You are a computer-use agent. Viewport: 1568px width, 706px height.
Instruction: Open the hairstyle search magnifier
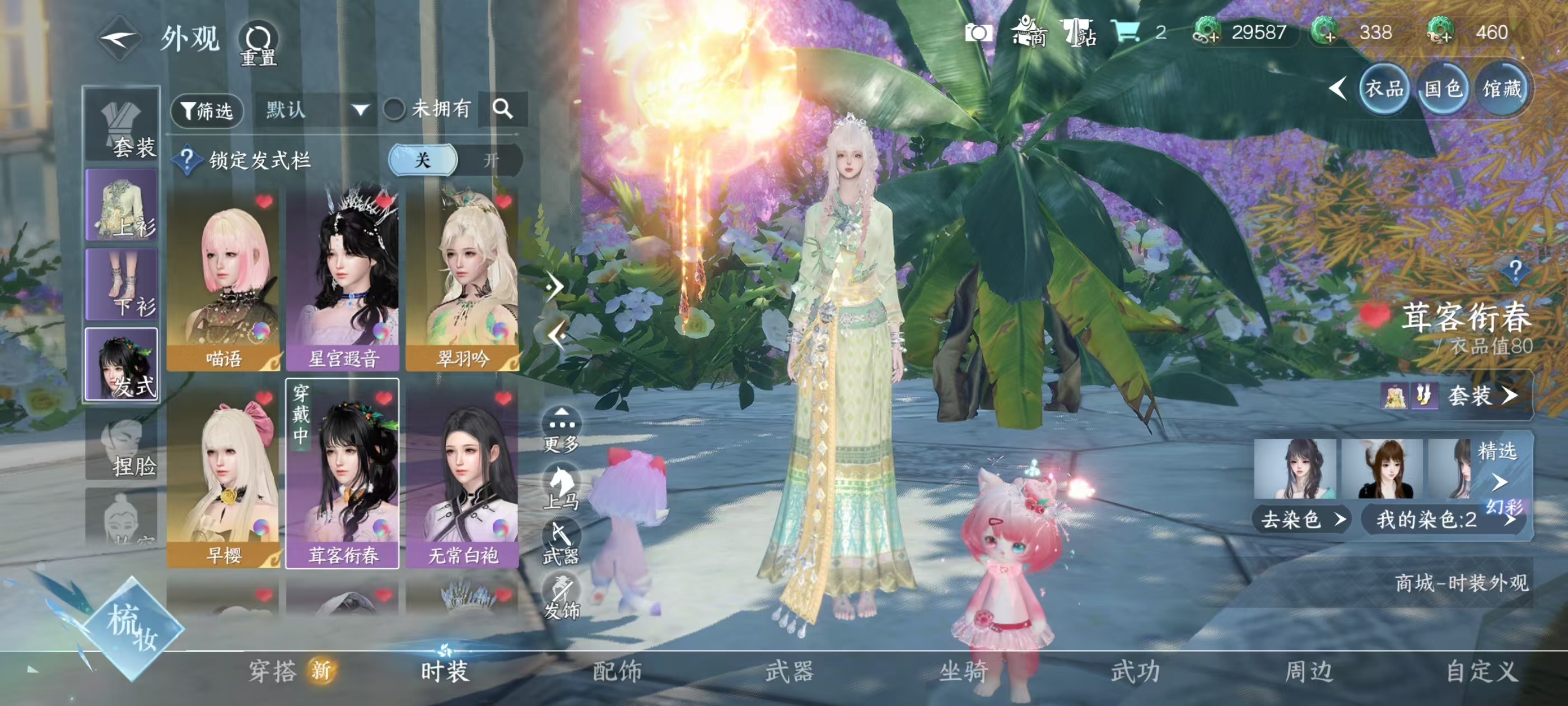(x=503, y=109)
